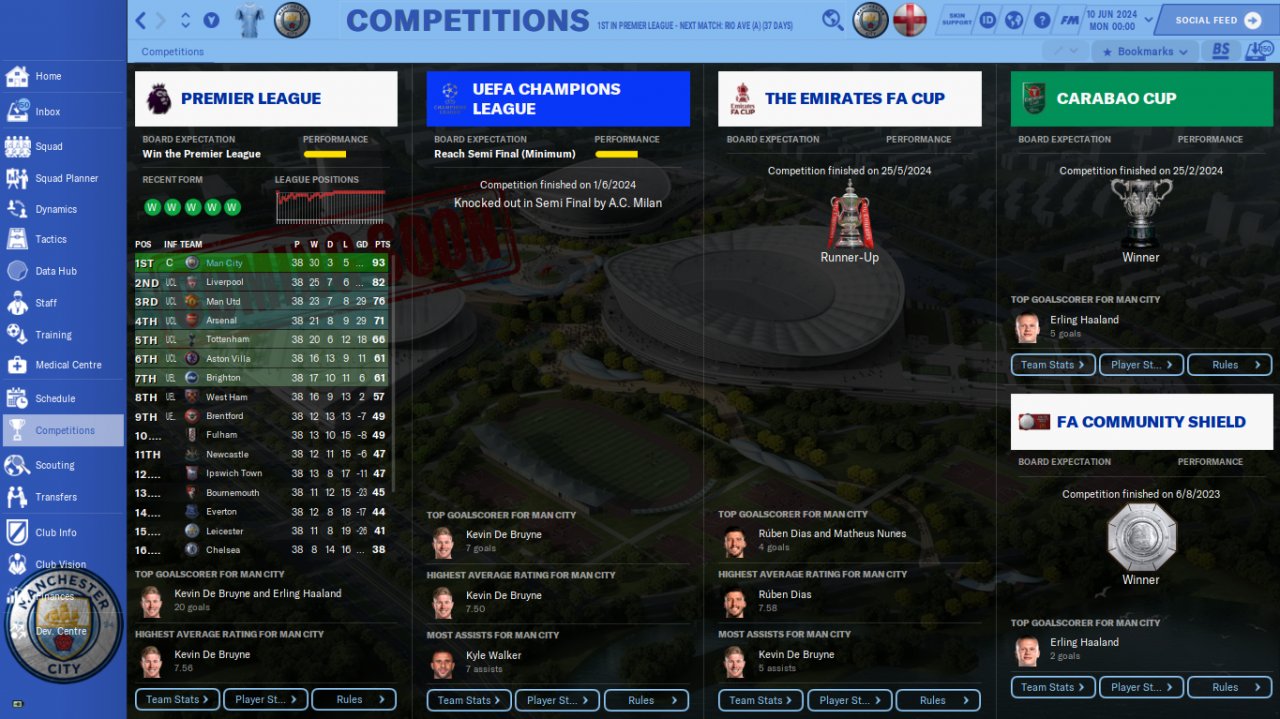
Task: Open the Tactics section
Action: click(x=50, y=239)
